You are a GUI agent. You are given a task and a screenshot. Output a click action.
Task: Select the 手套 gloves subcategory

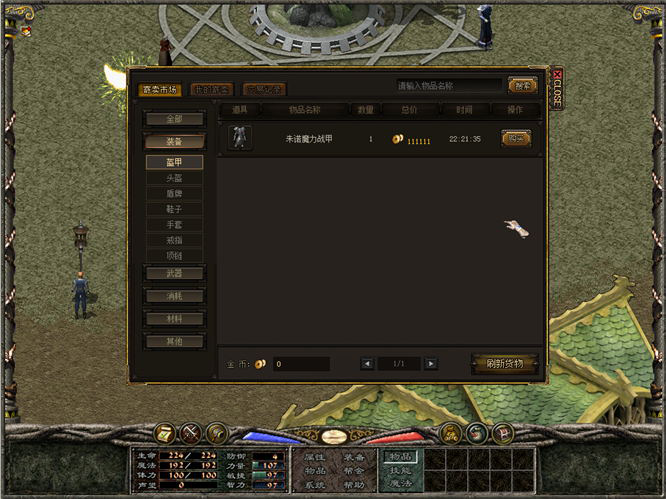(175, 225)
